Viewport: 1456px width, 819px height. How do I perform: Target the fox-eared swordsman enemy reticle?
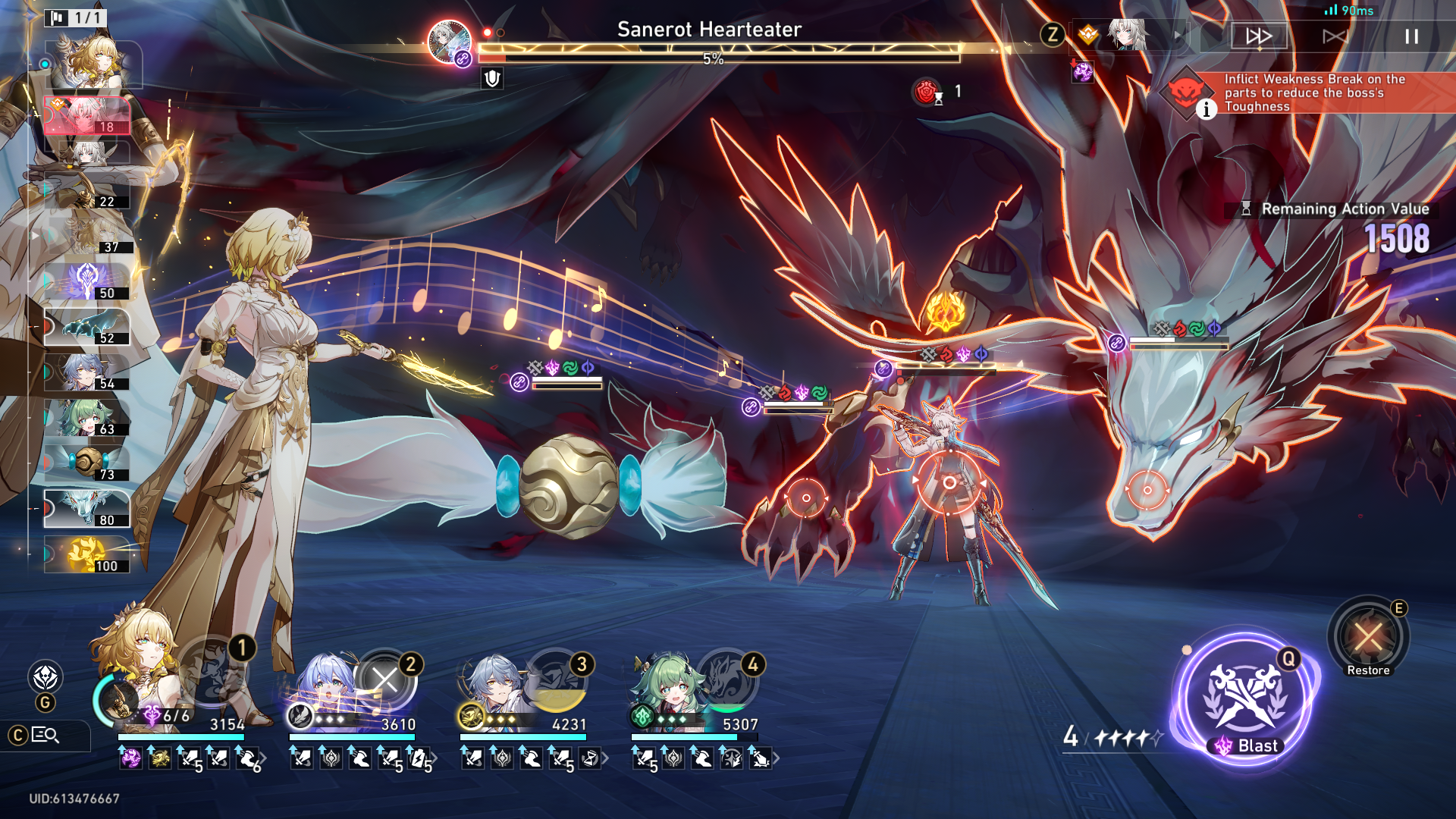pos(949,482)
